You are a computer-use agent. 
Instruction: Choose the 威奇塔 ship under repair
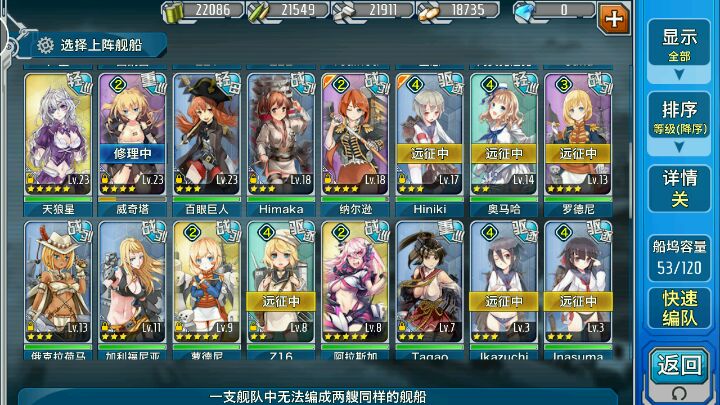pyautogui.click(x=131, y=135)
